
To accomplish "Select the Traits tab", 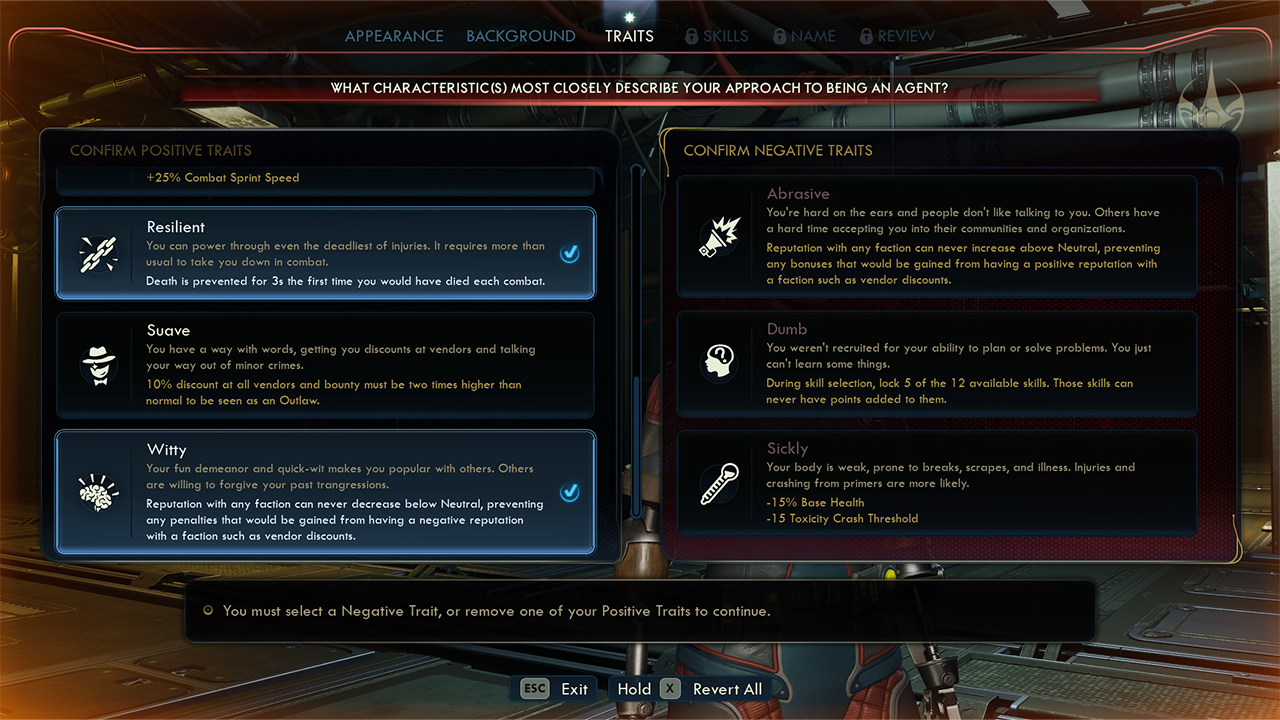I will point(629,36).
